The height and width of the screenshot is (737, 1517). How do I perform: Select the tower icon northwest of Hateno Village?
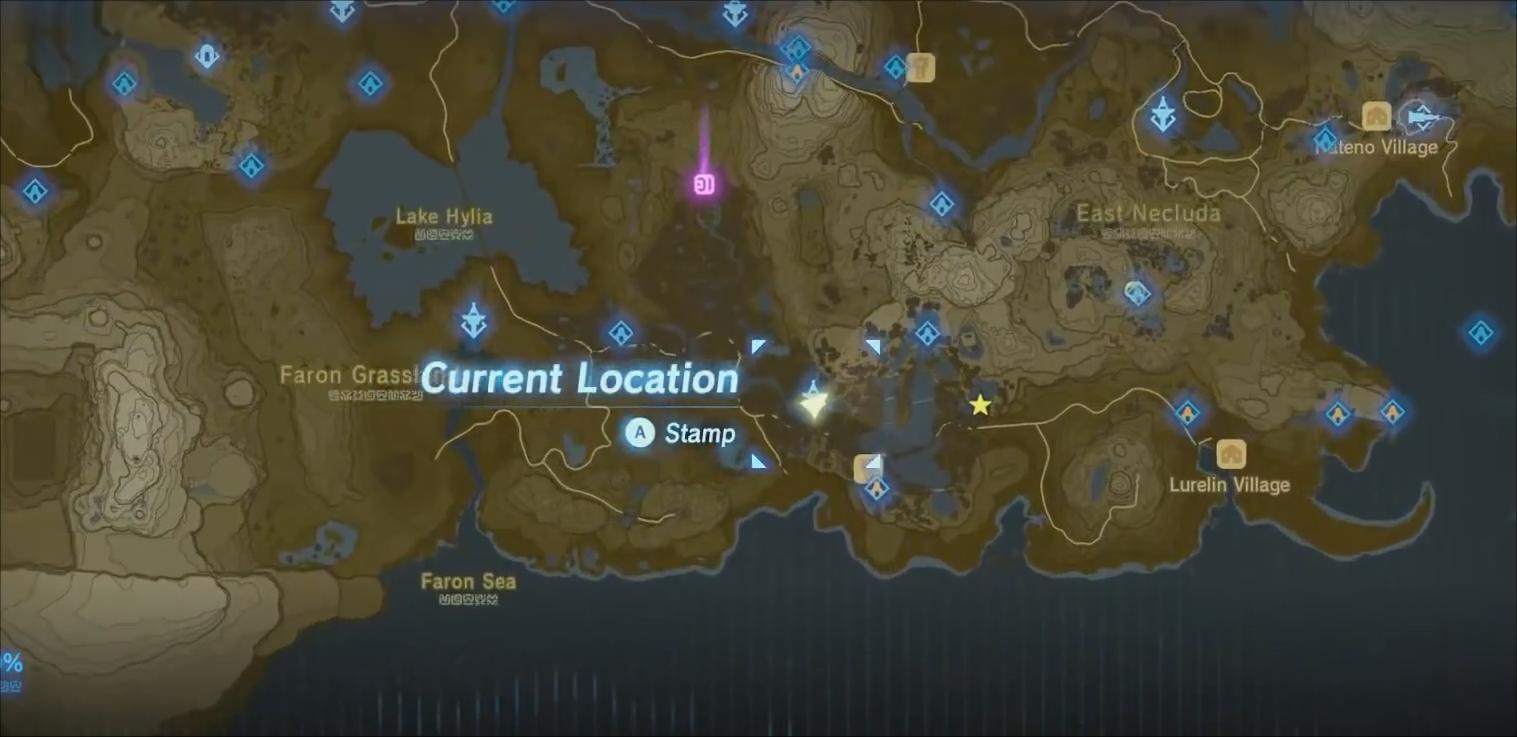(x=1162, y=112)
